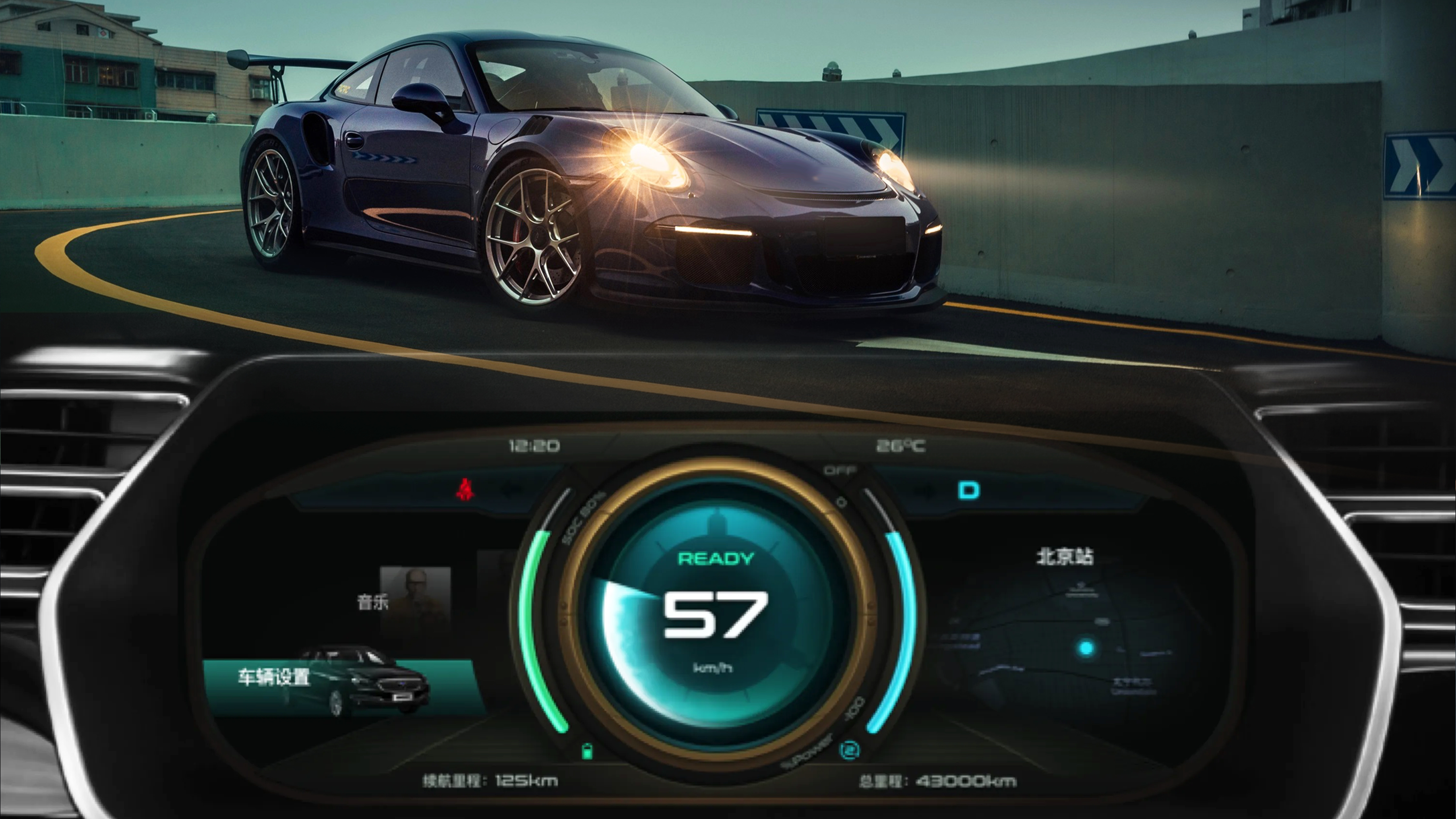Choose the 音乐 music menu entry

(372, 602)
